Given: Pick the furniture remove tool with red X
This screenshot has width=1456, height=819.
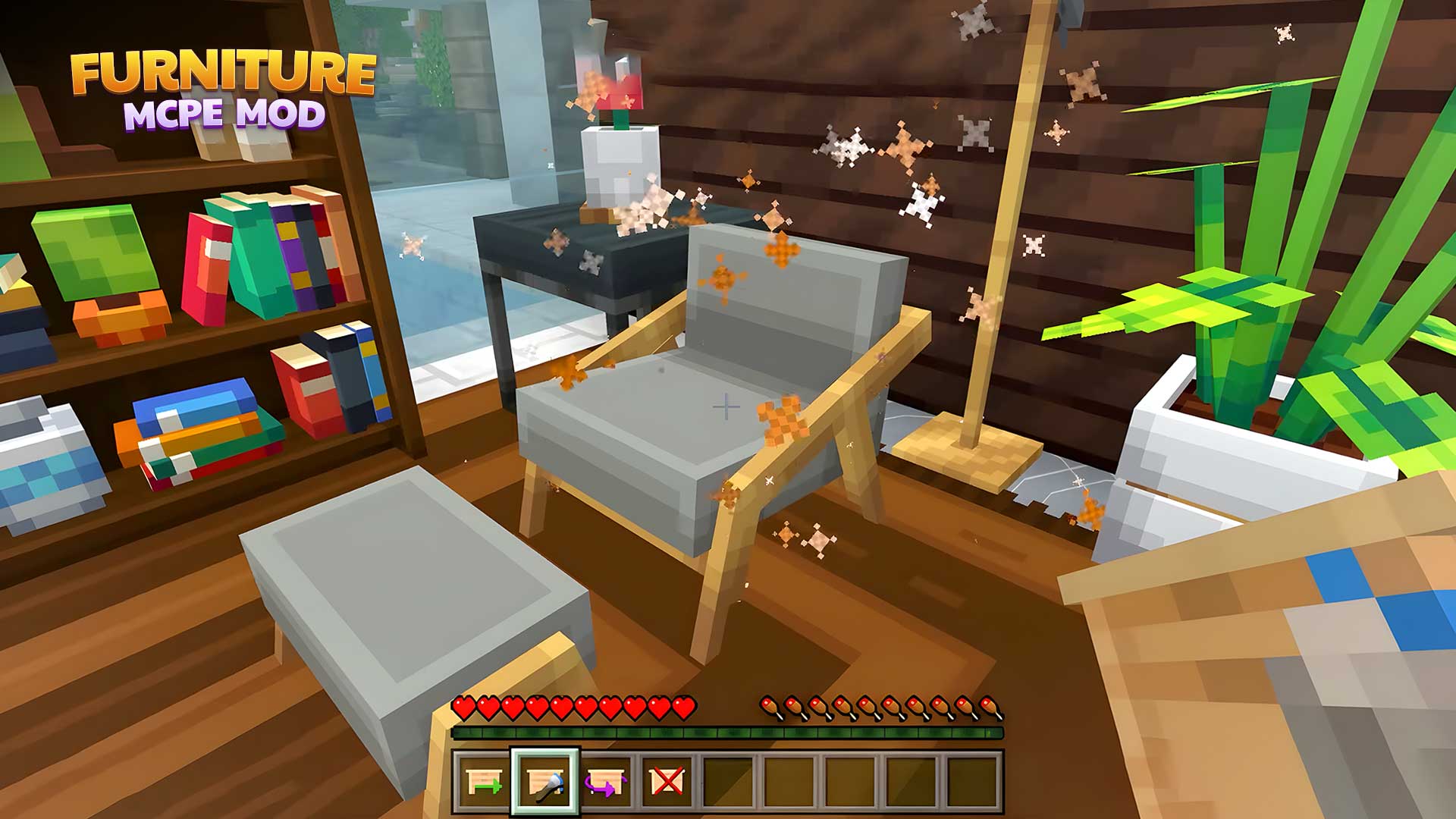Looking at the screenshot, I should [667, 781].
